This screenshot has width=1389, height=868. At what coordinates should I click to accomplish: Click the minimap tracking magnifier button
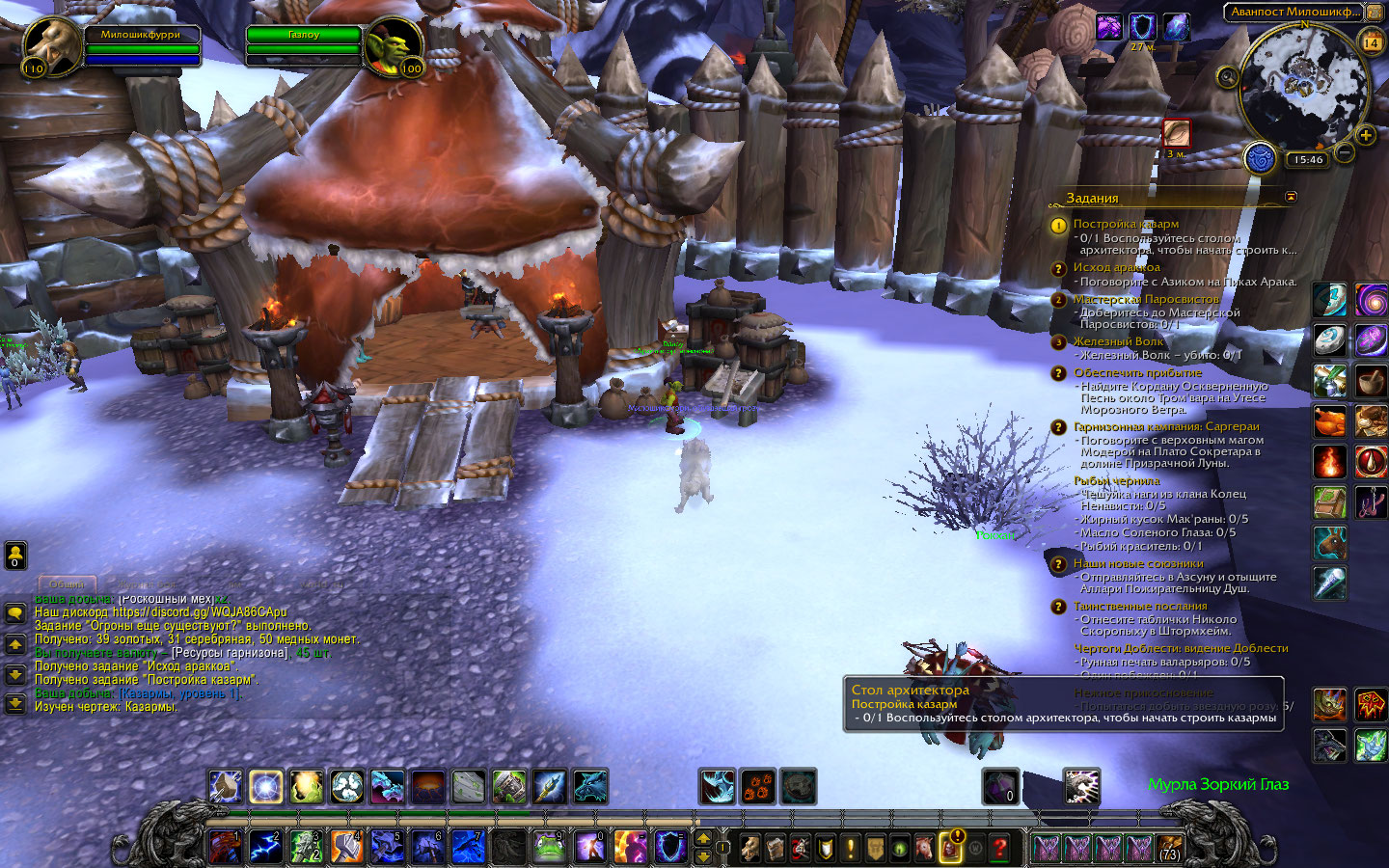click(1227, 76)
